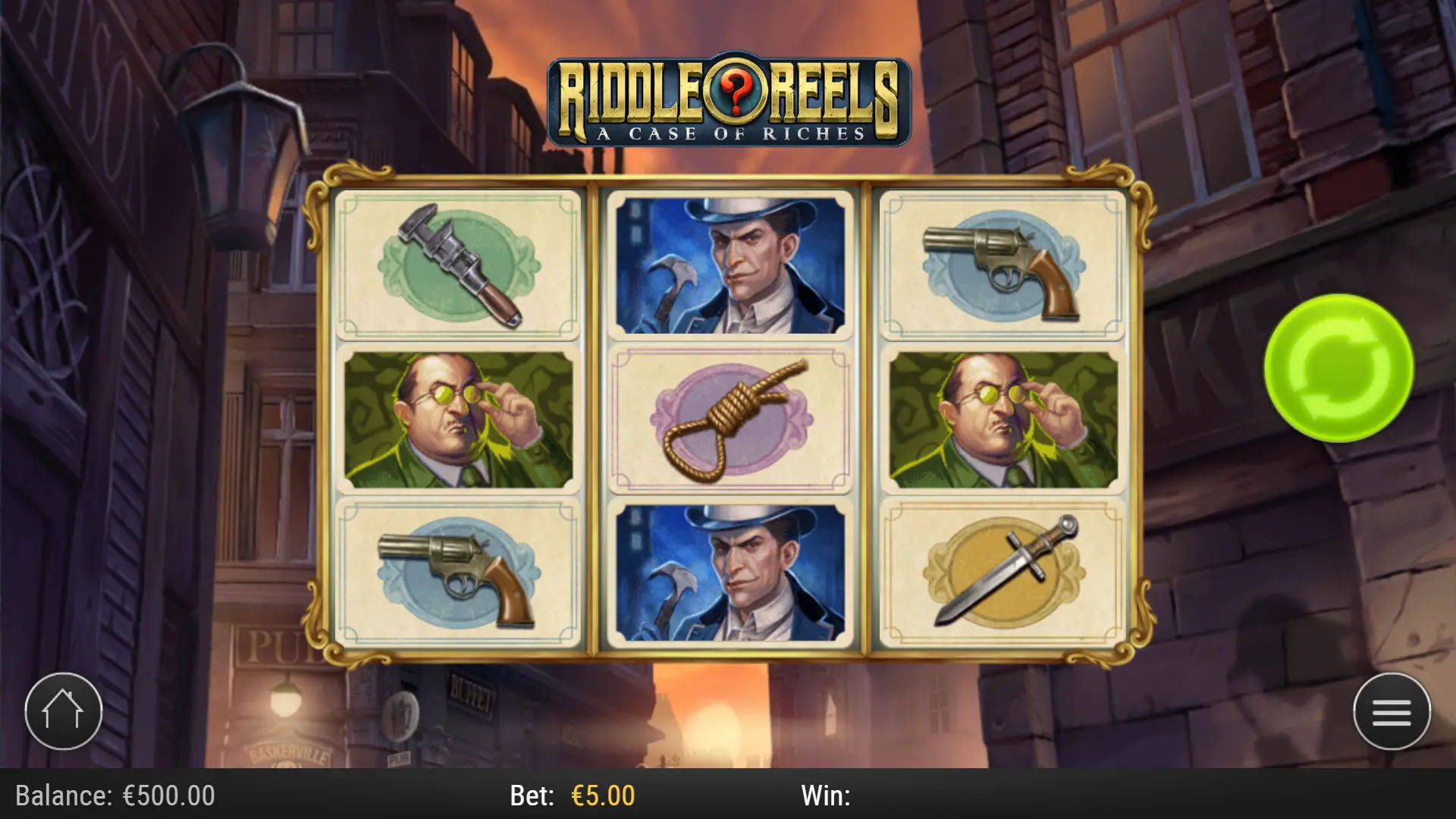Click the noose symbol in the center reel
The height and width of the screenshot is (819, 1456).
[730, 419]
